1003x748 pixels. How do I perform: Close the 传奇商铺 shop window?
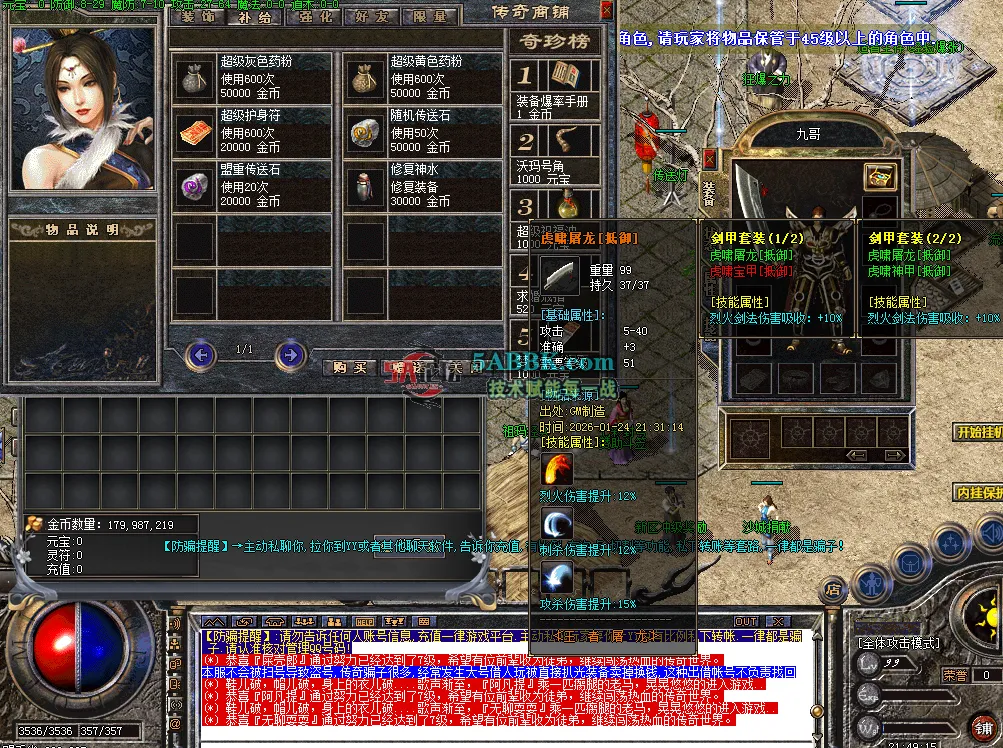coord(606,11)
